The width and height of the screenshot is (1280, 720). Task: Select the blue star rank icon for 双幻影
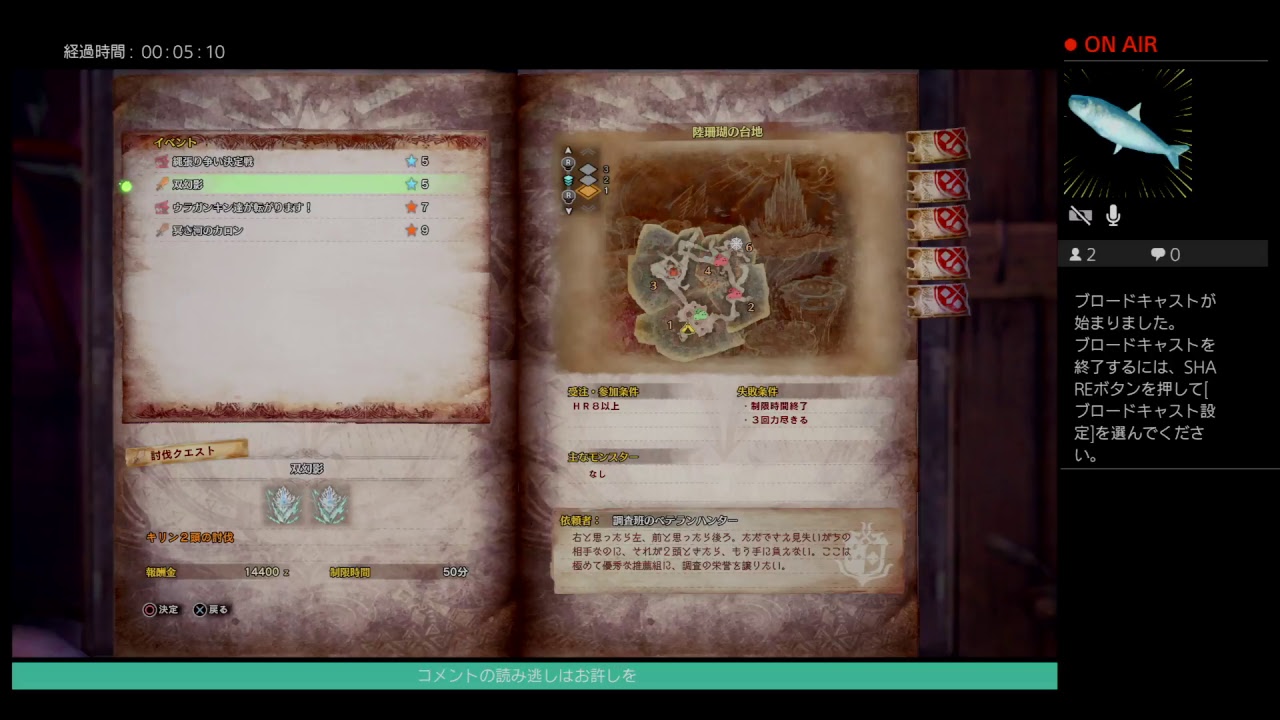tap(411, 184)
